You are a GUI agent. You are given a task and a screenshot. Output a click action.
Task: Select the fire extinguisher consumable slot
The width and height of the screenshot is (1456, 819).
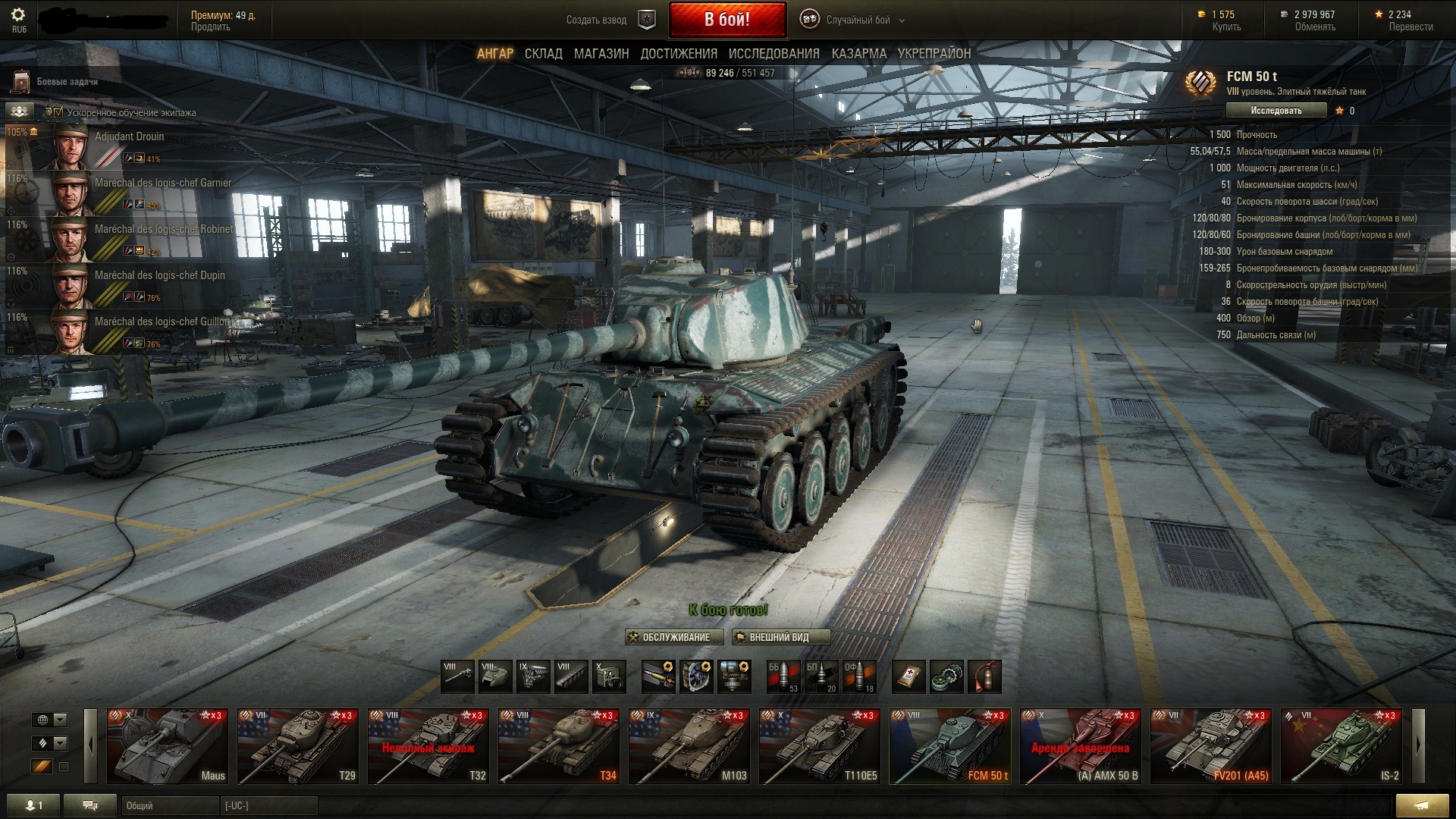(984, 676)
